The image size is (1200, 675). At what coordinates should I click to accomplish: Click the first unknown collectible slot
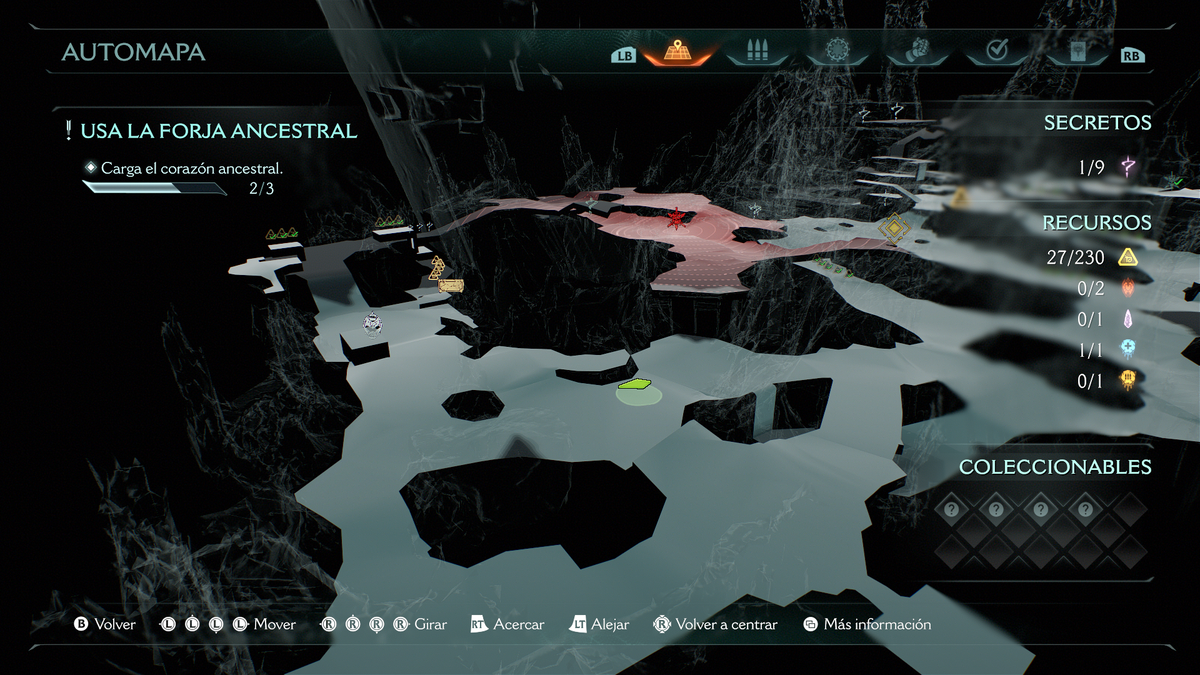[x=951, y=510]
